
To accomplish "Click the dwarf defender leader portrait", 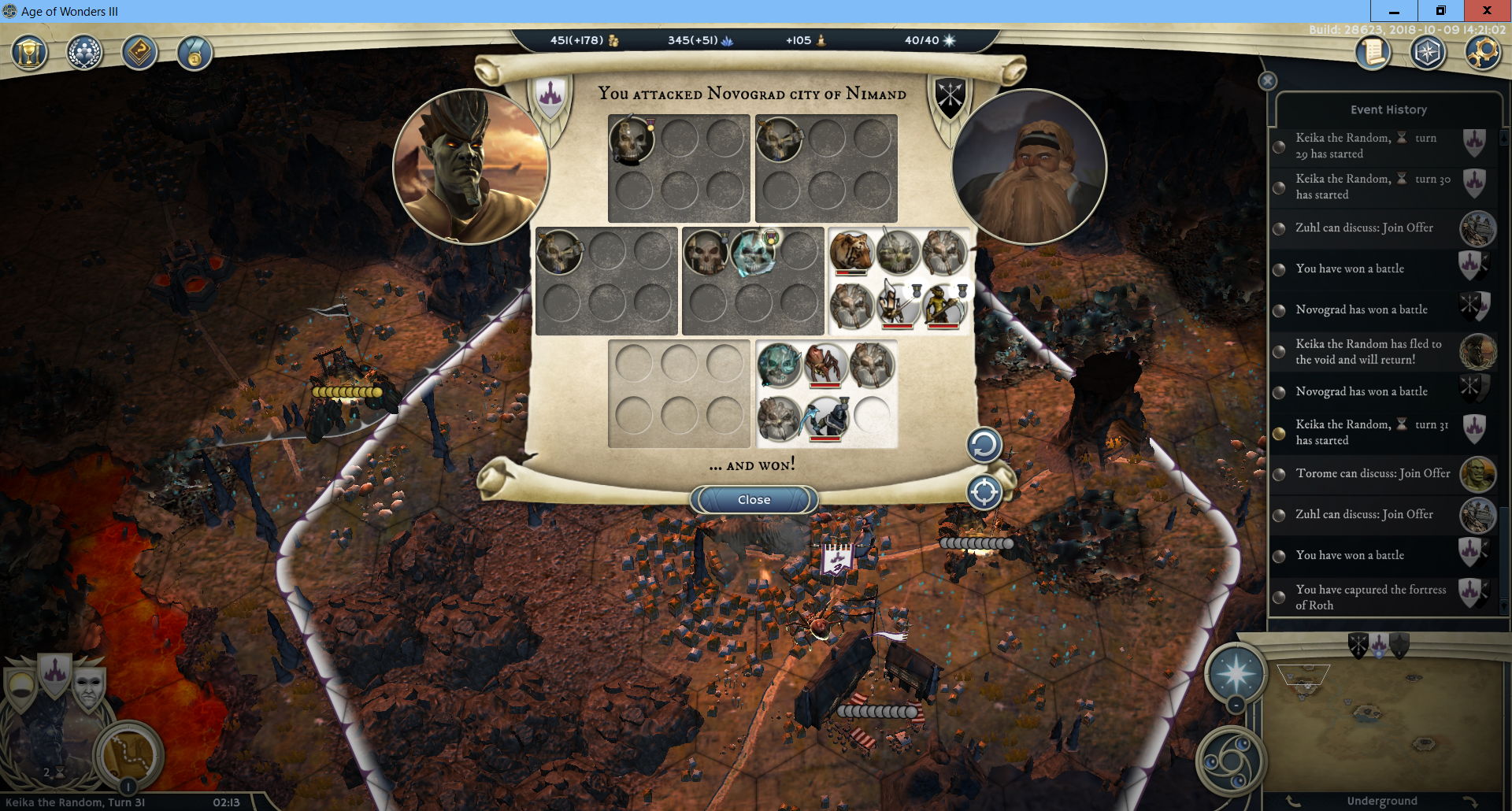I will (x=1028, y=167).
